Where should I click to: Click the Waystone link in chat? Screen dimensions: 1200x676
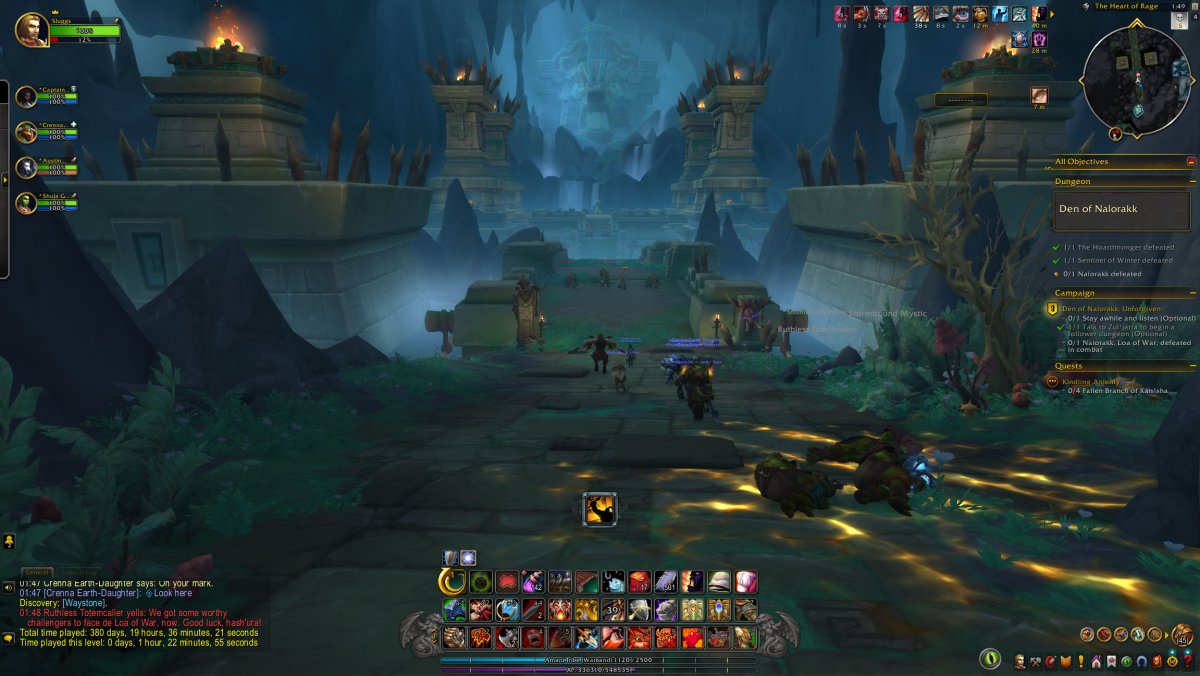pos(83,603)
